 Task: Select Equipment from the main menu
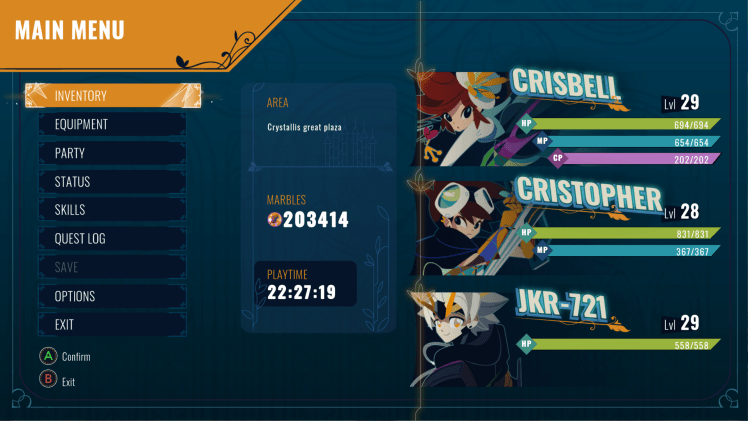click(x=112, y=125)
